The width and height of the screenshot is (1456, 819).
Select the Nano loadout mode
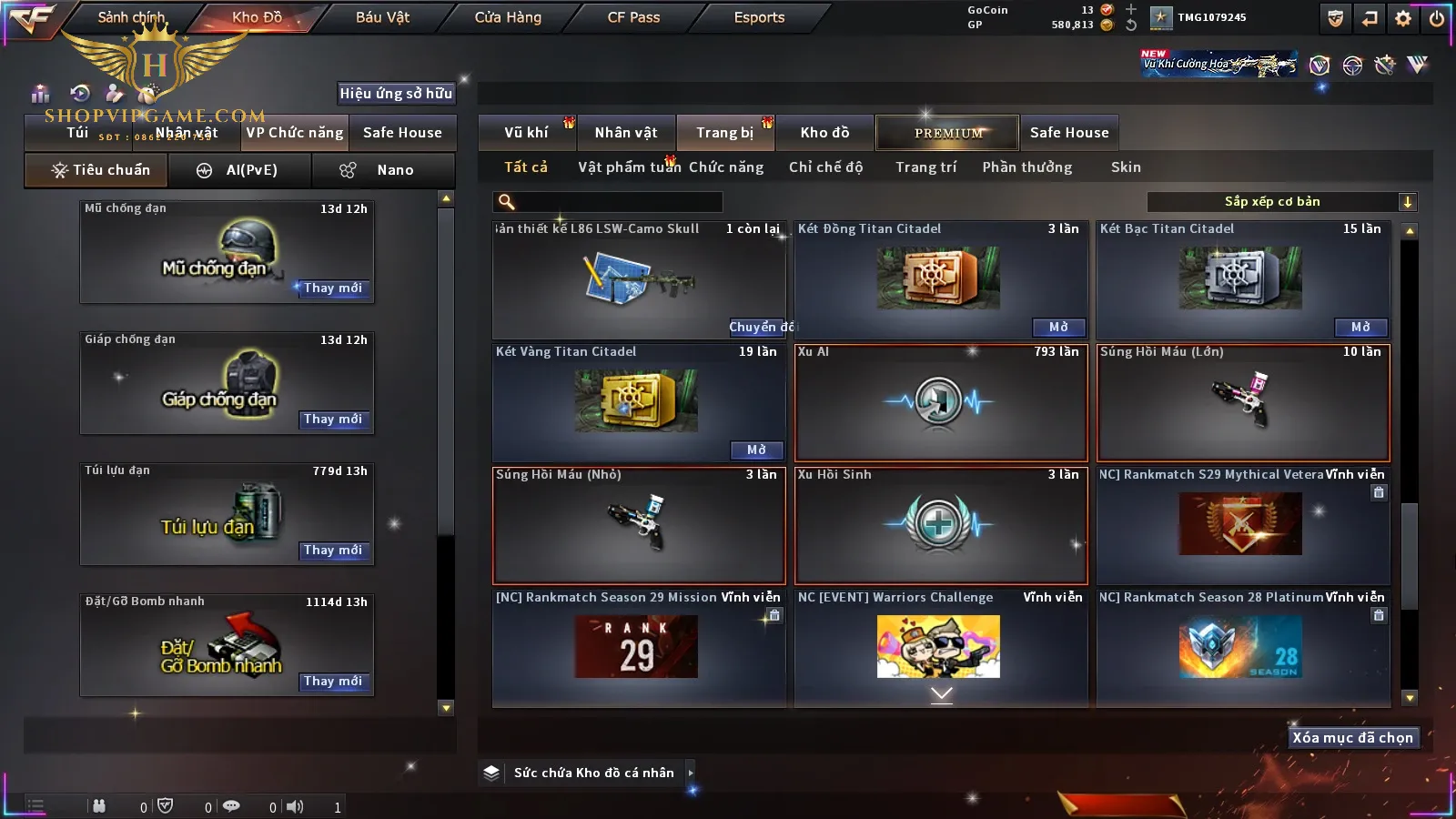click(382, 170)
